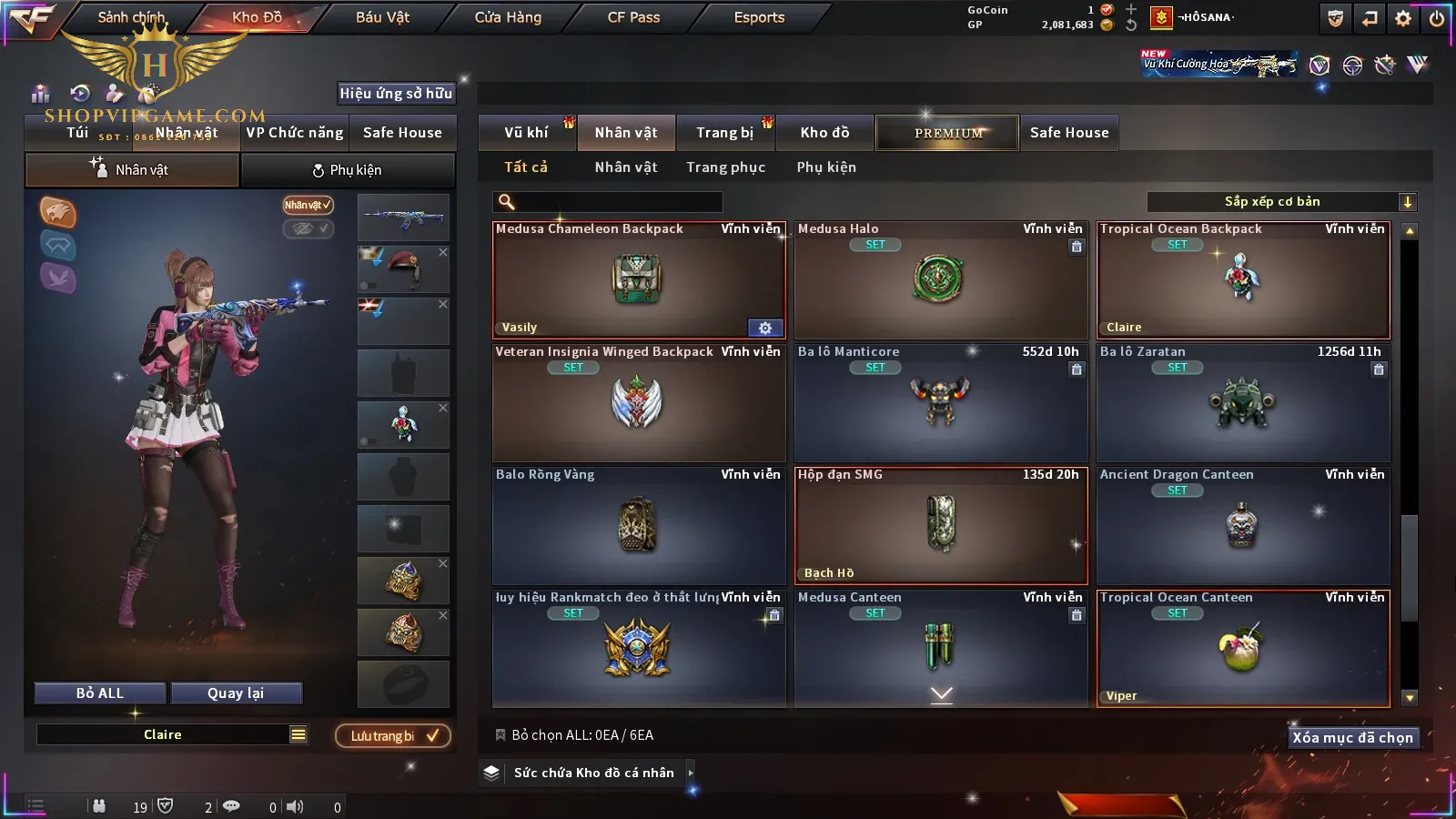Select the Phụ kiện sub-tab in item filter row

pyautogui.click(x=825, y=167)
